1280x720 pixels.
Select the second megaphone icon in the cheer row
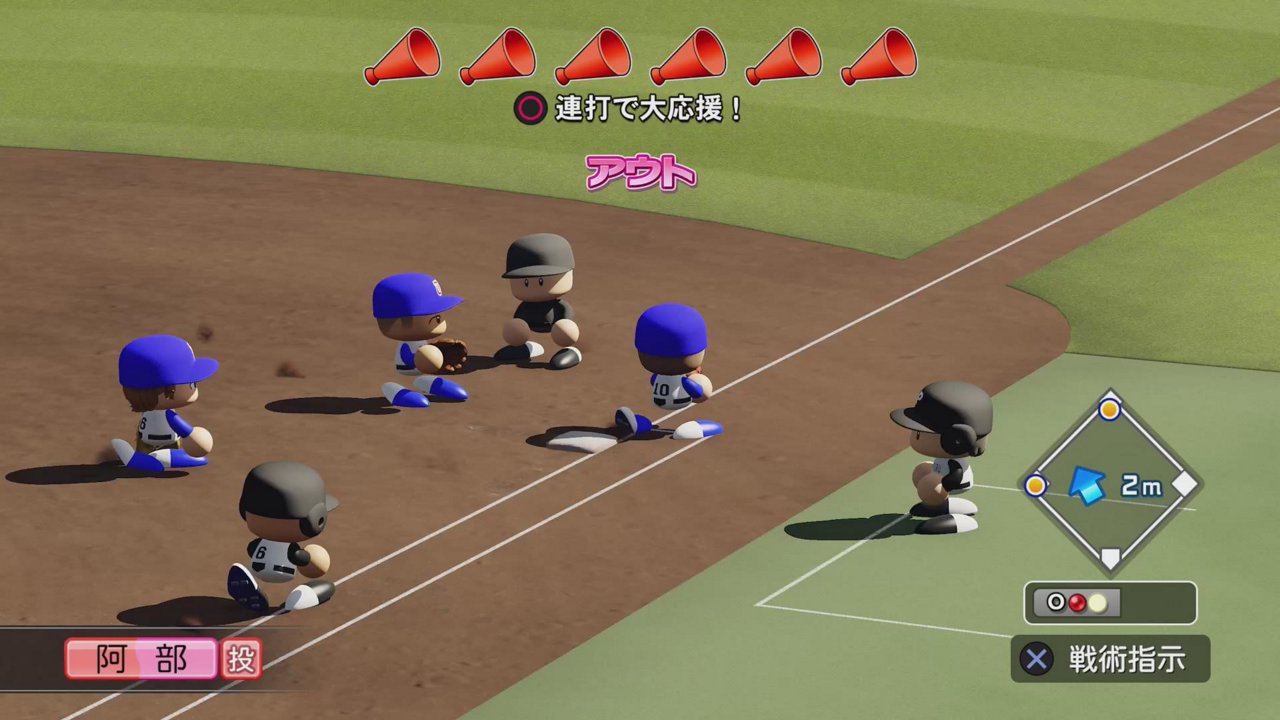(x=500, y=57)
